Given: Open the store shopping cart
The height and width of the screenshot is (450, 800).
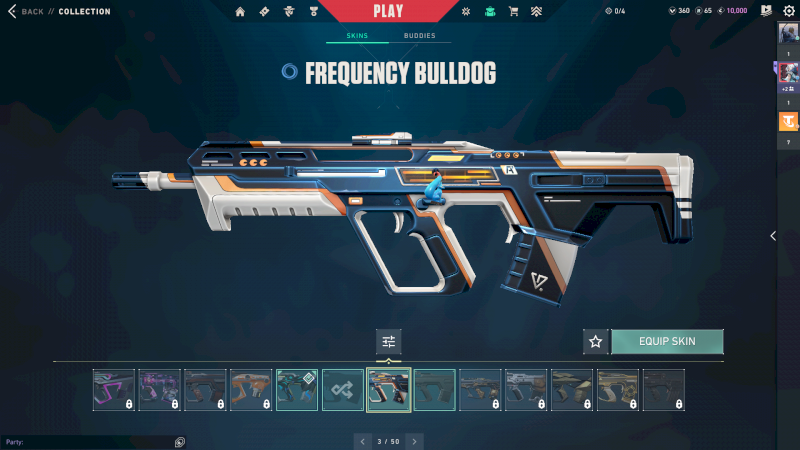Looking at the screenshot, I should tap(514, 11).
